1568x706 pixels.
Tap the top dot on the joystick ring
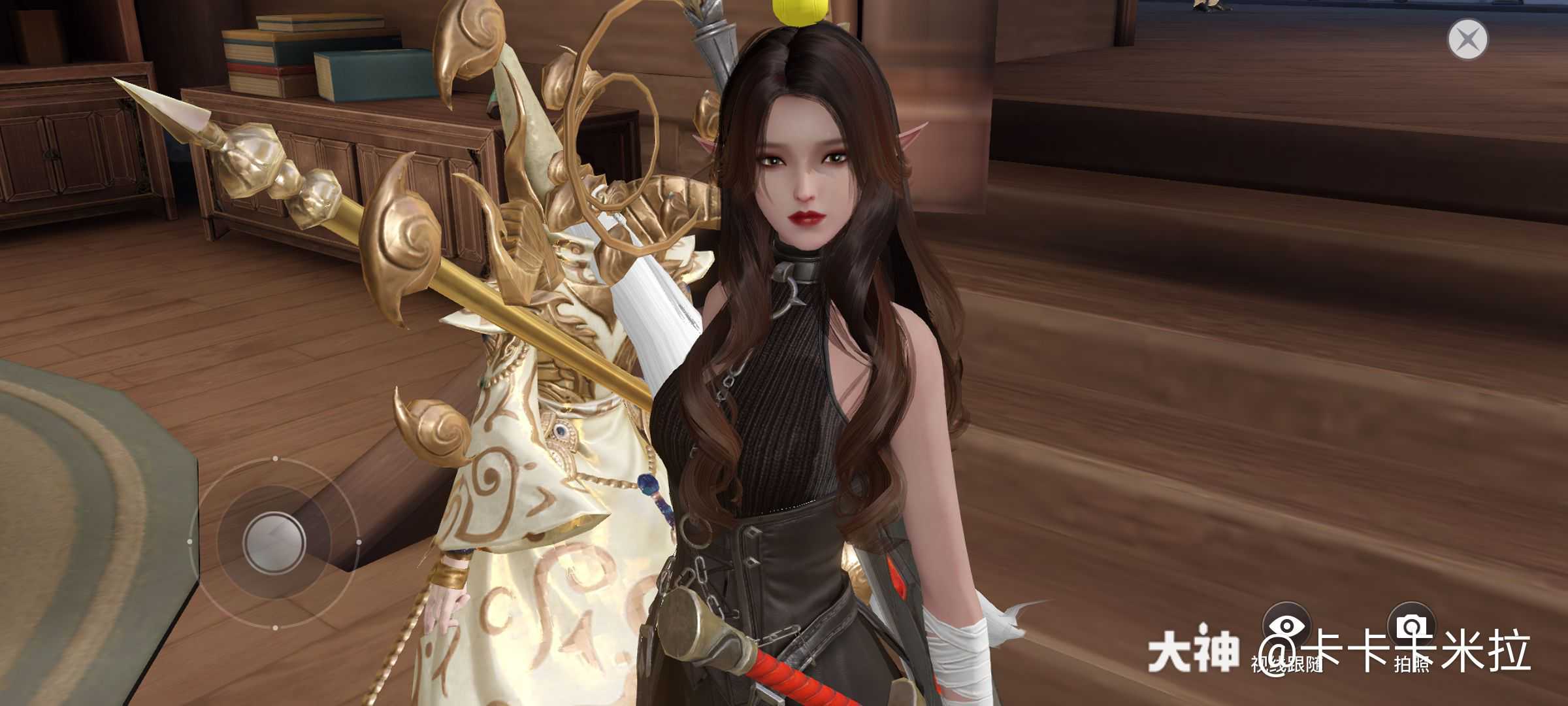click(275, 460)
